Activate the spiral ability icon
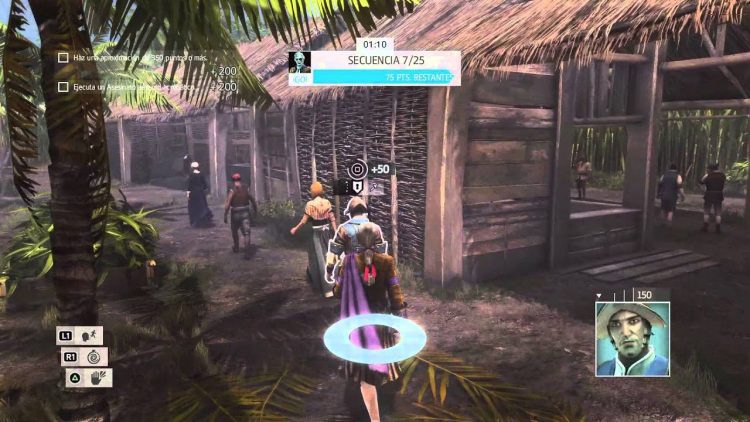Viewport: 750px width, 422px height. click(x=93, y=356)
